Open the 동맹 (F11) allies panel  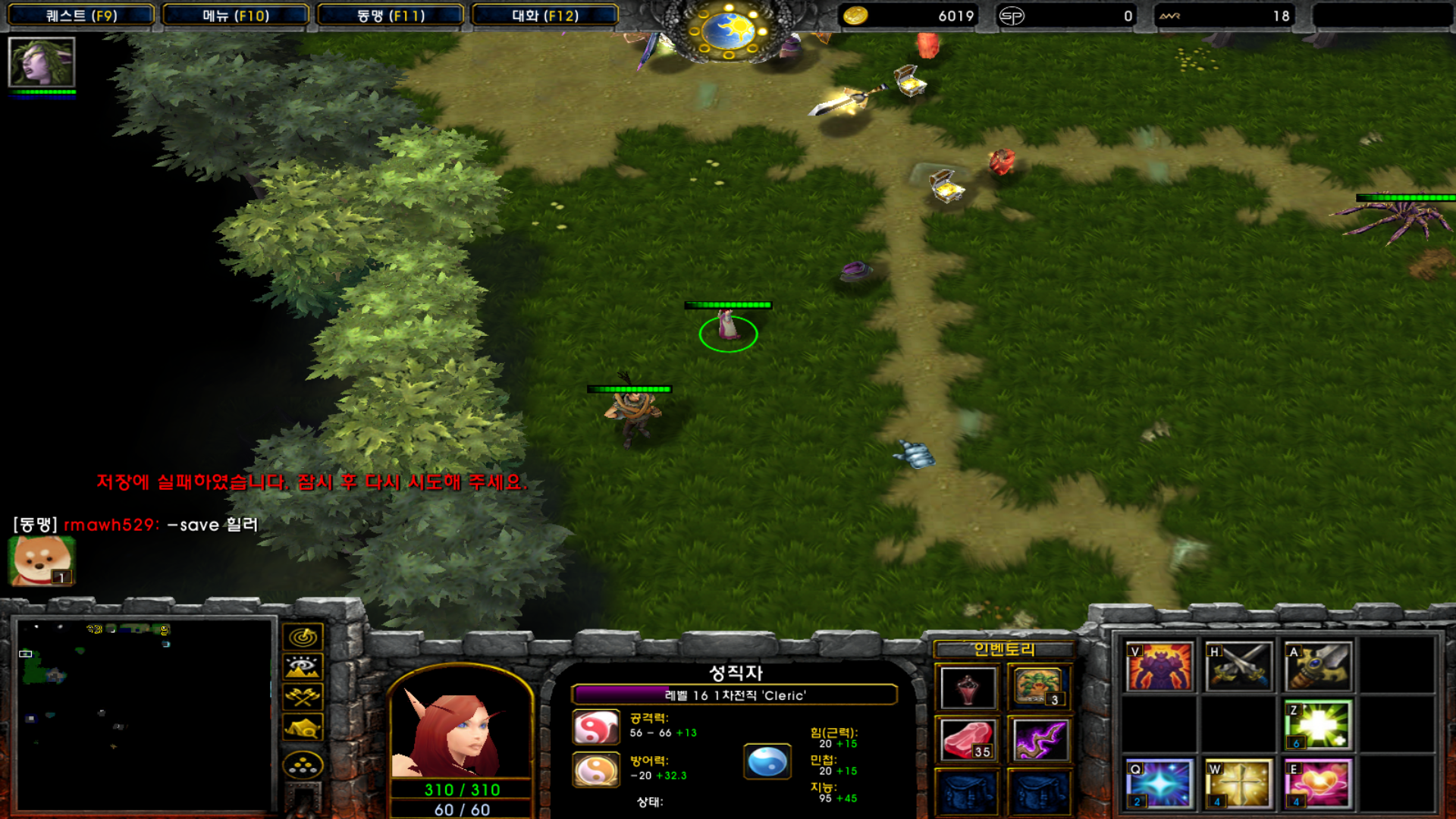click(391, 15)
